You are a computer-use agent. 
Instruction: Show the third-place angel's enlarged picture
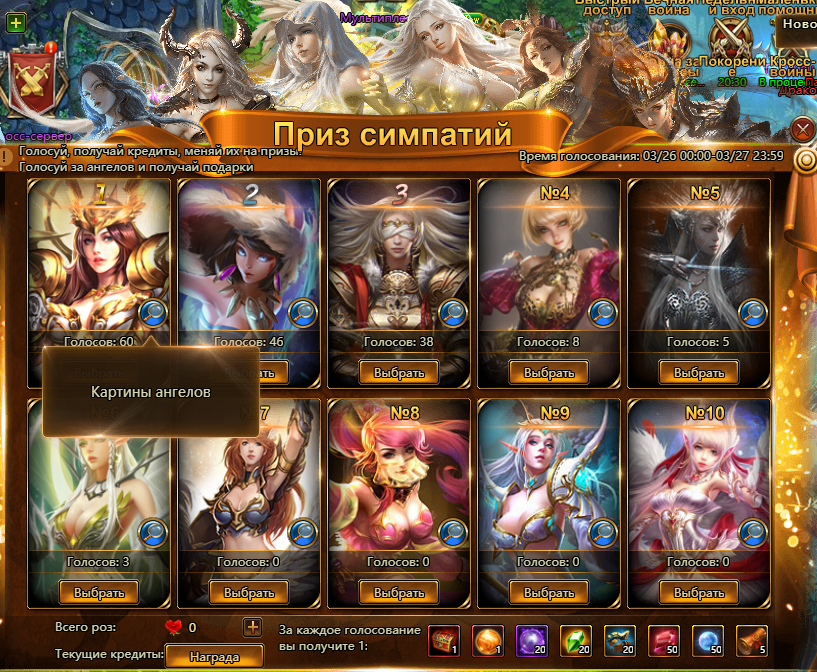click(x=452, y=313)
